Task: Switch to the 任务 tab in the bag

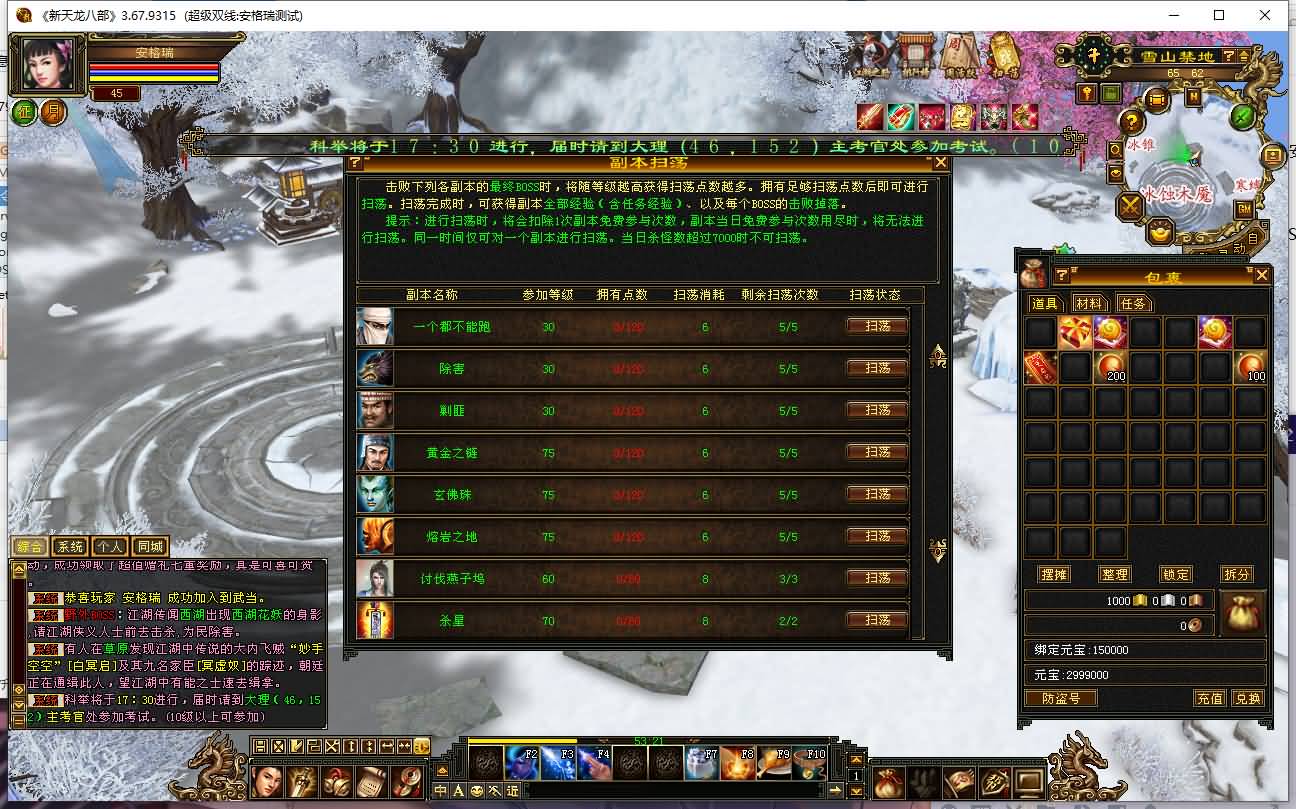Action: (1134, 303)
